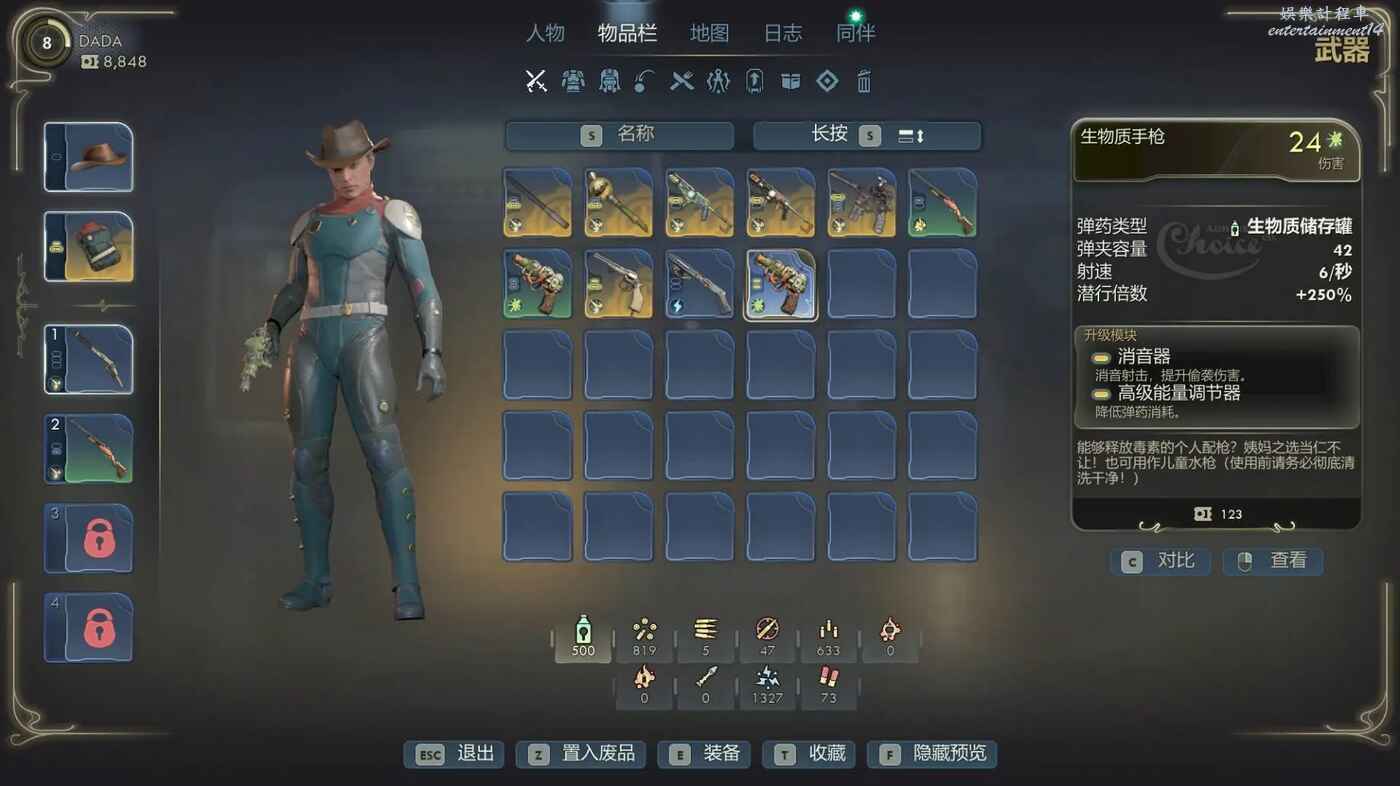Equip the item via 装备 button
The image size is (1400, 786).
pyautogui.click(x=706, y=754)
